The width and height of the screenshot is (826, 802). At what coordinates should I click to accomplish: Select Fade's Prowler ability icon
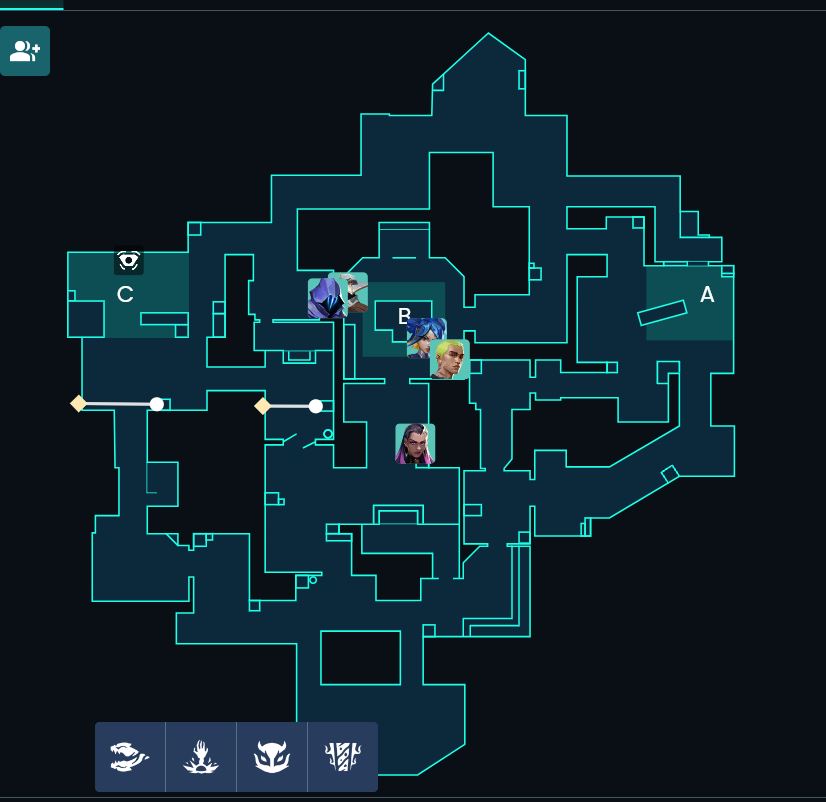click(x=130, y=757)
